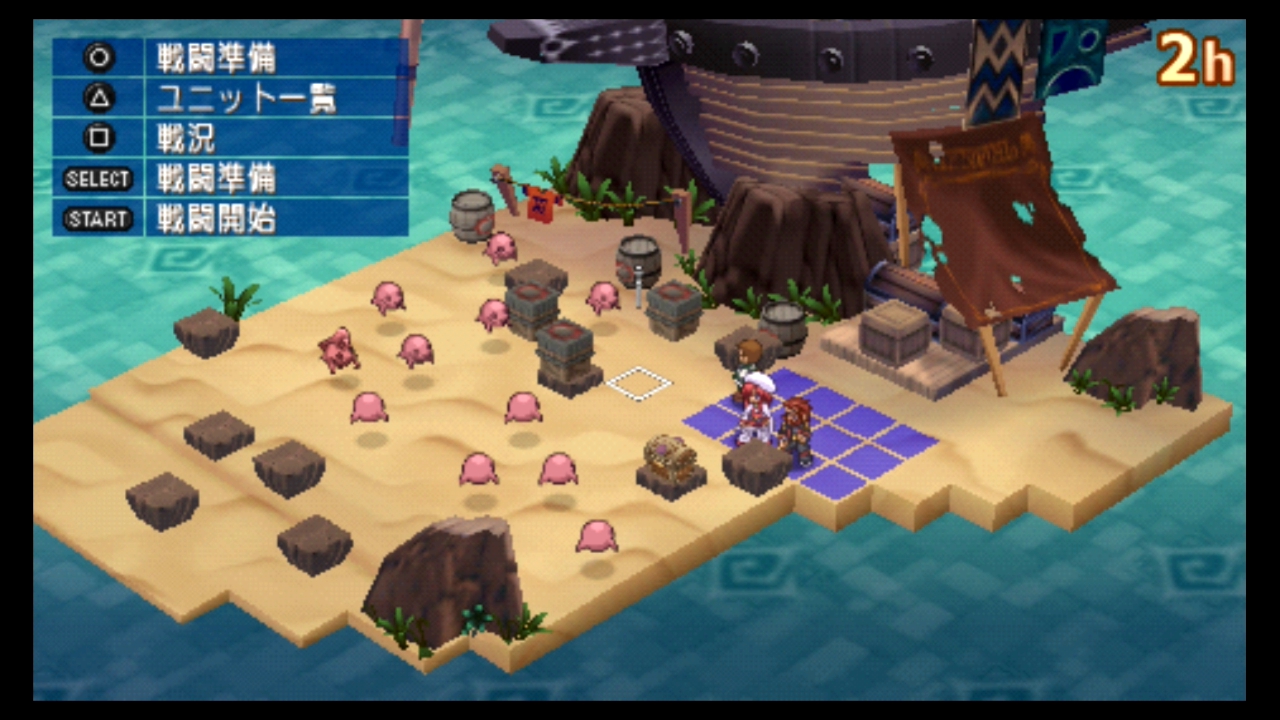Screen dimensions: 1280x720
Task: Open the ユニット一覧 unit list entry
Action: pos(245,98)
